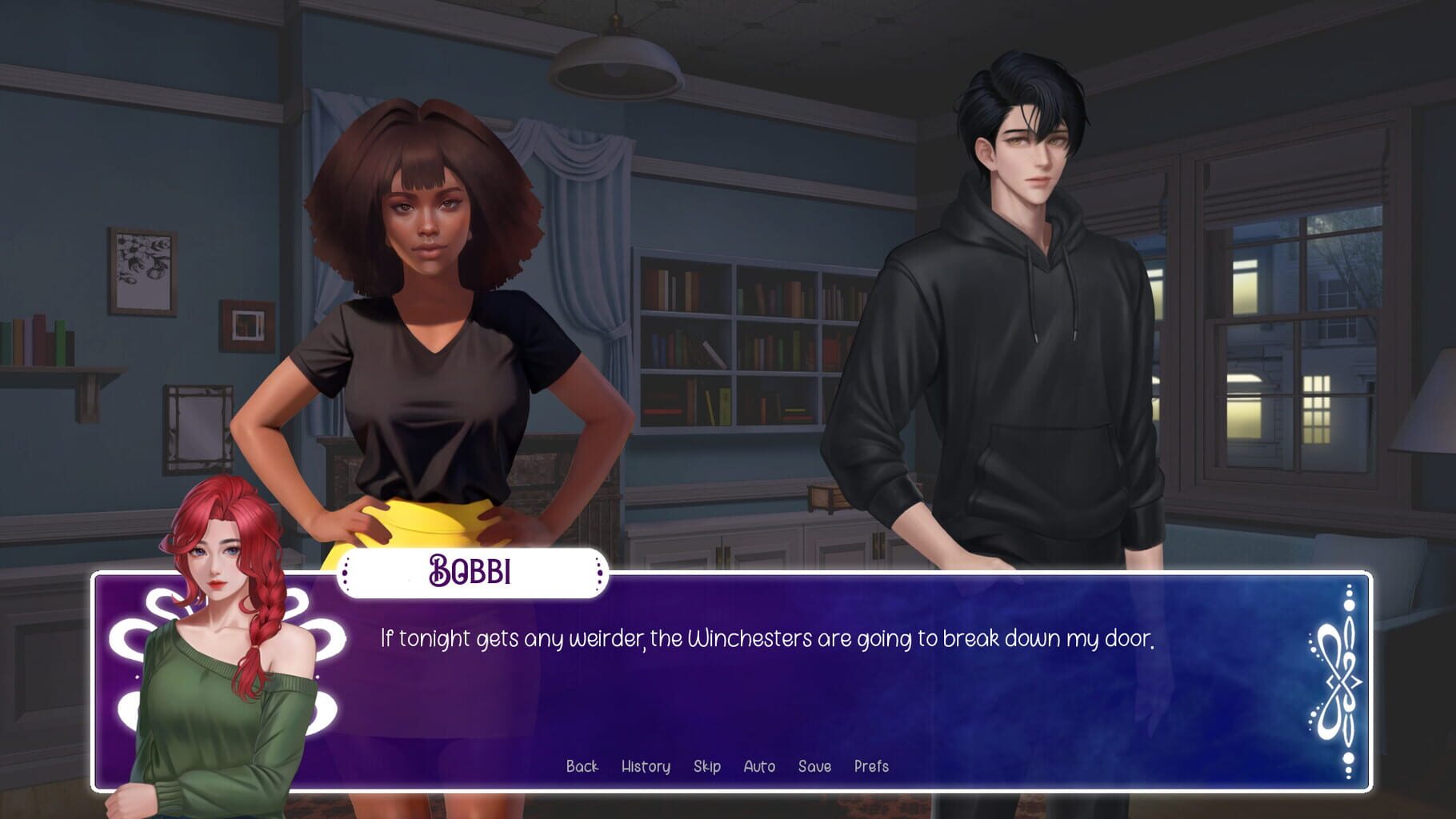Open the History dialogue log
This screenshot has width=1456, height=819.
(x=646, y=765)
